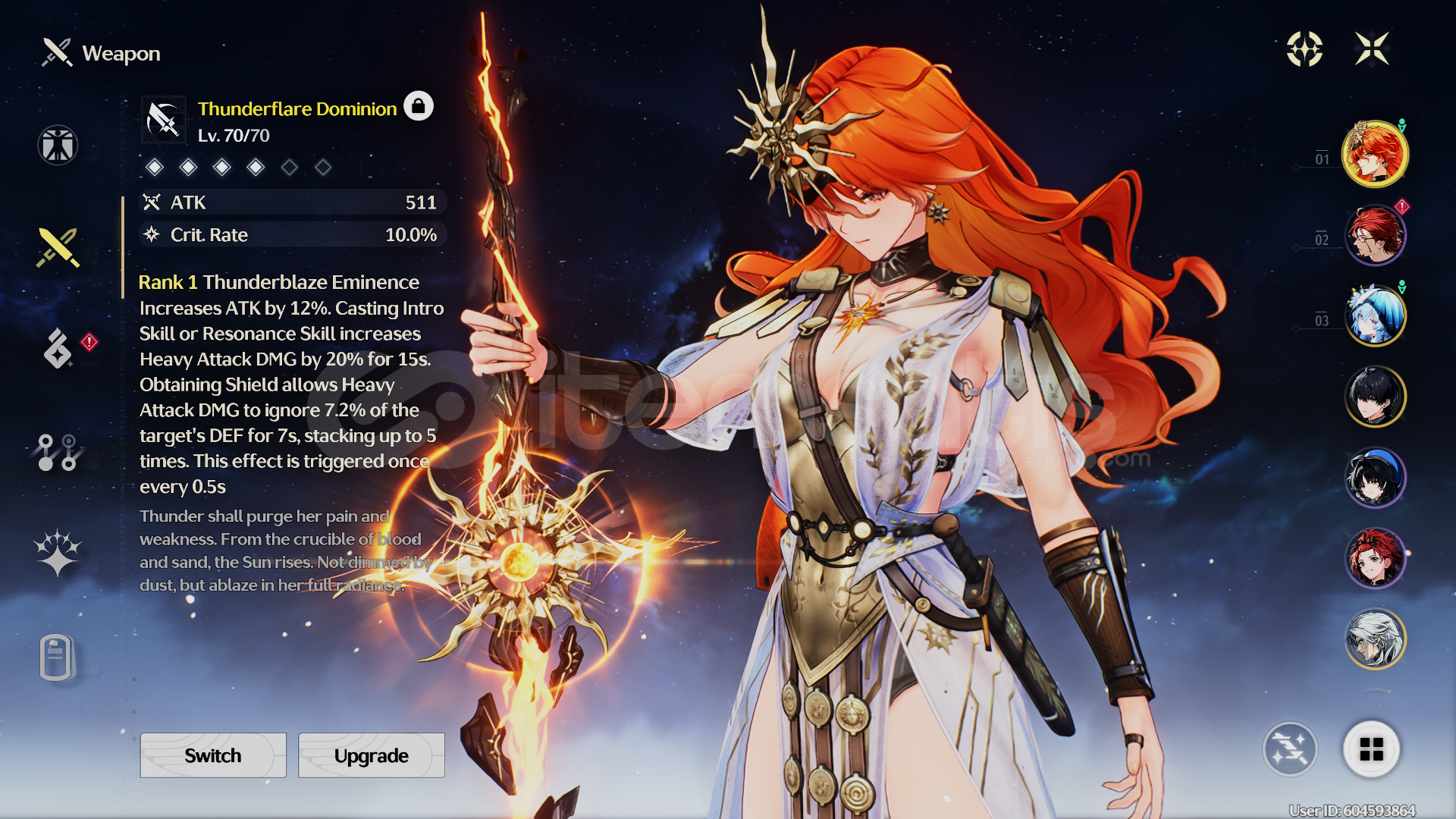
Task: Select the blue-hat dark-haired character portrait
Action: point(1375,478)
